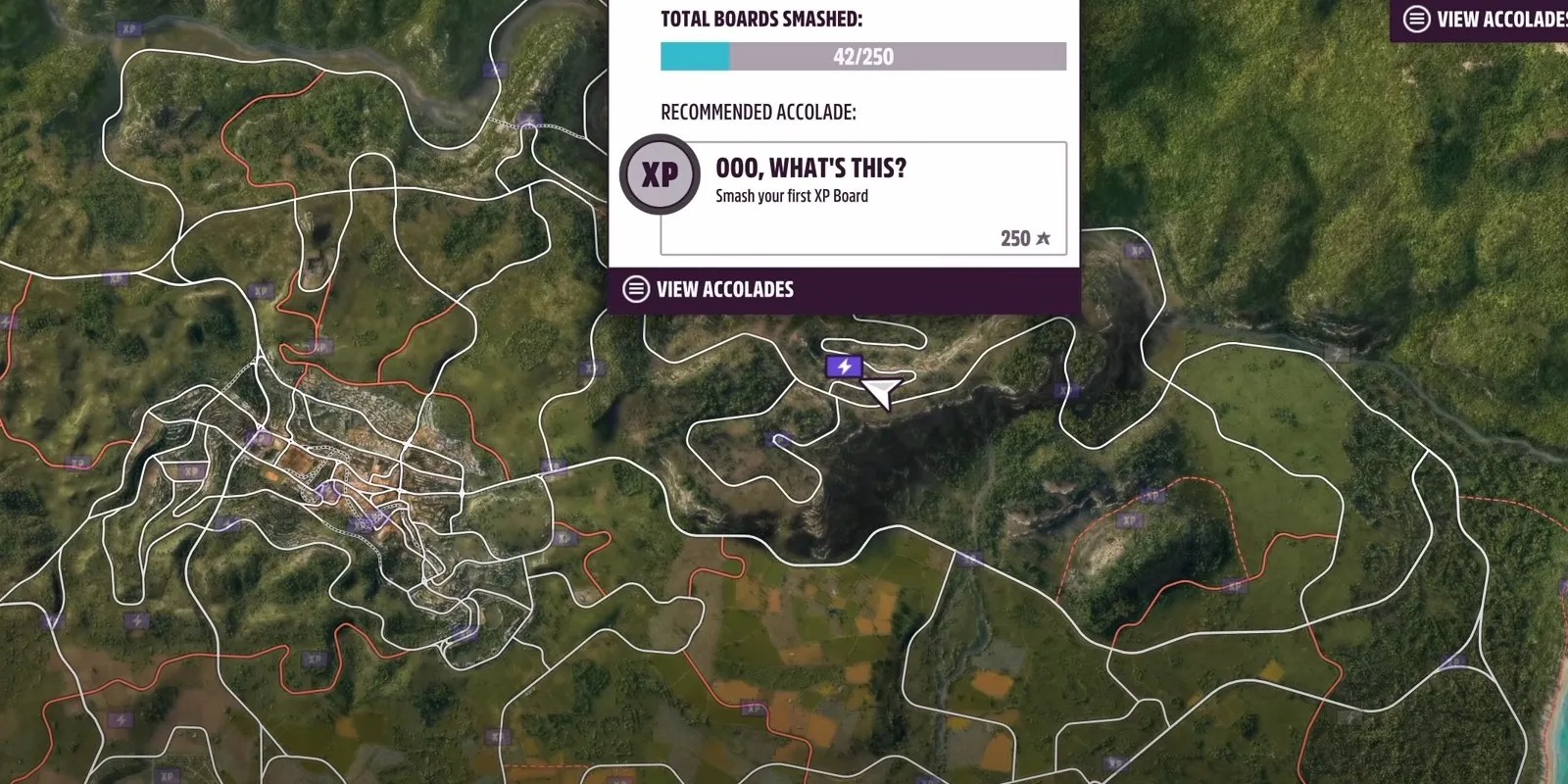The image size is (1568, 784).
Task: Open the circular XP badge on the accolade card
Action: (x=661, y=174)
